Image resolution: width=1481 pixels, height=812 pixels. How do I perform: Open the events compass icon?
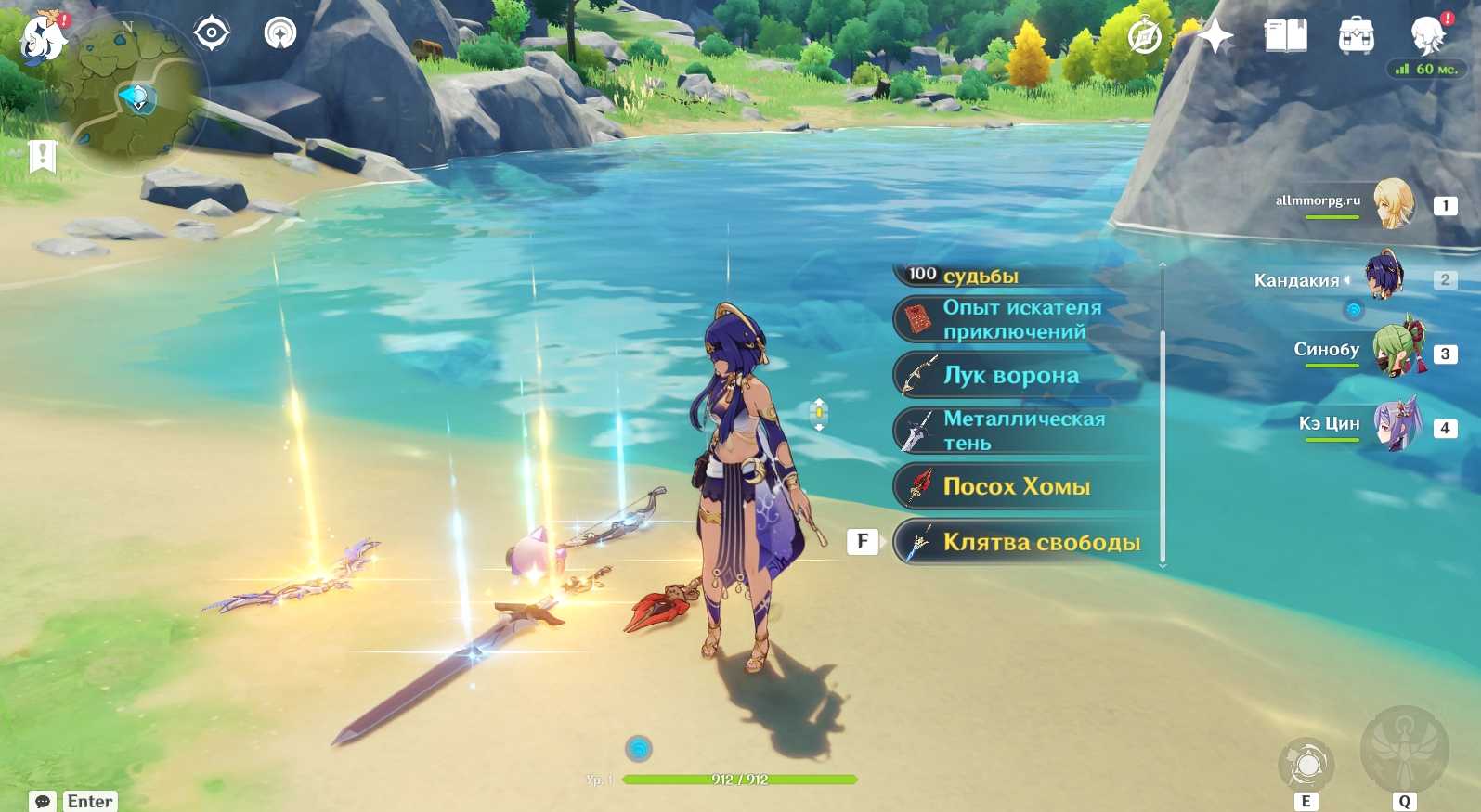pyautogui.click(x=1144, y=38)
